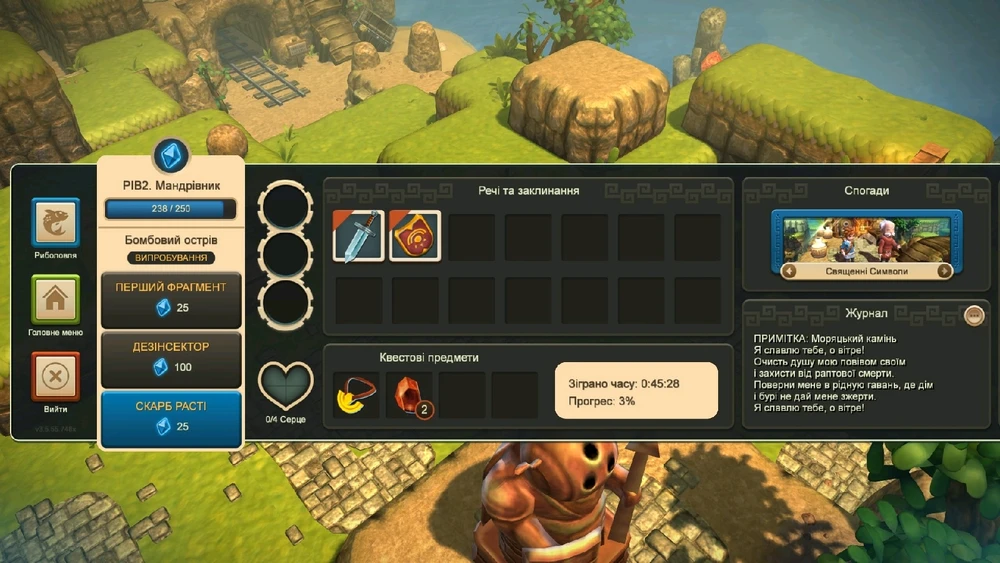Open the Священні Символи memory thumbnail
The image size is (1000, 563).
tap(866, 238)
